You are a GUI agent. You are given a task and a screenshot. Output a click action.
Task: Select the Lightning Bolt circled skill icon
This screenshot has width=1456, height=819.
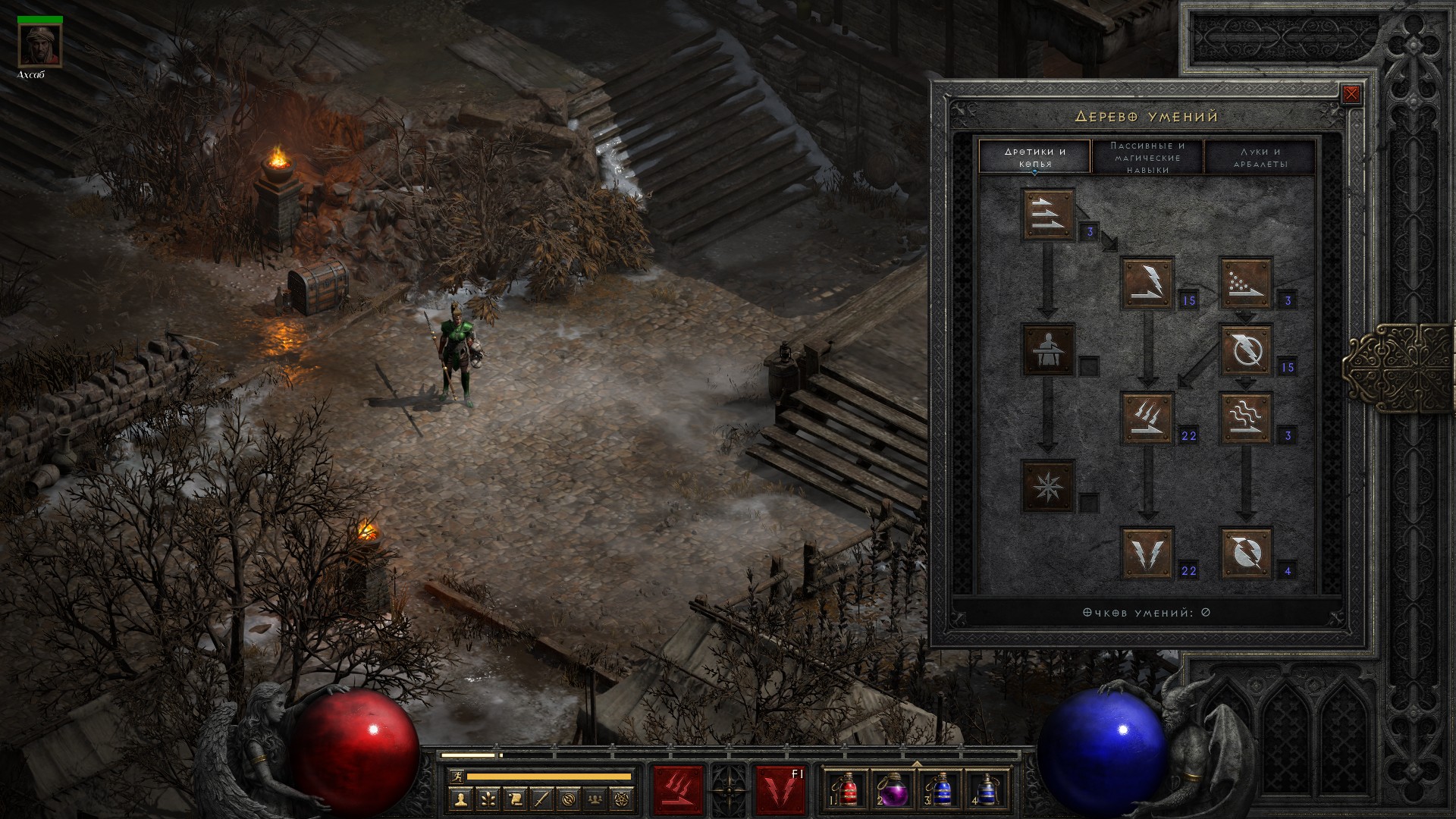(x=1245, y=350)
